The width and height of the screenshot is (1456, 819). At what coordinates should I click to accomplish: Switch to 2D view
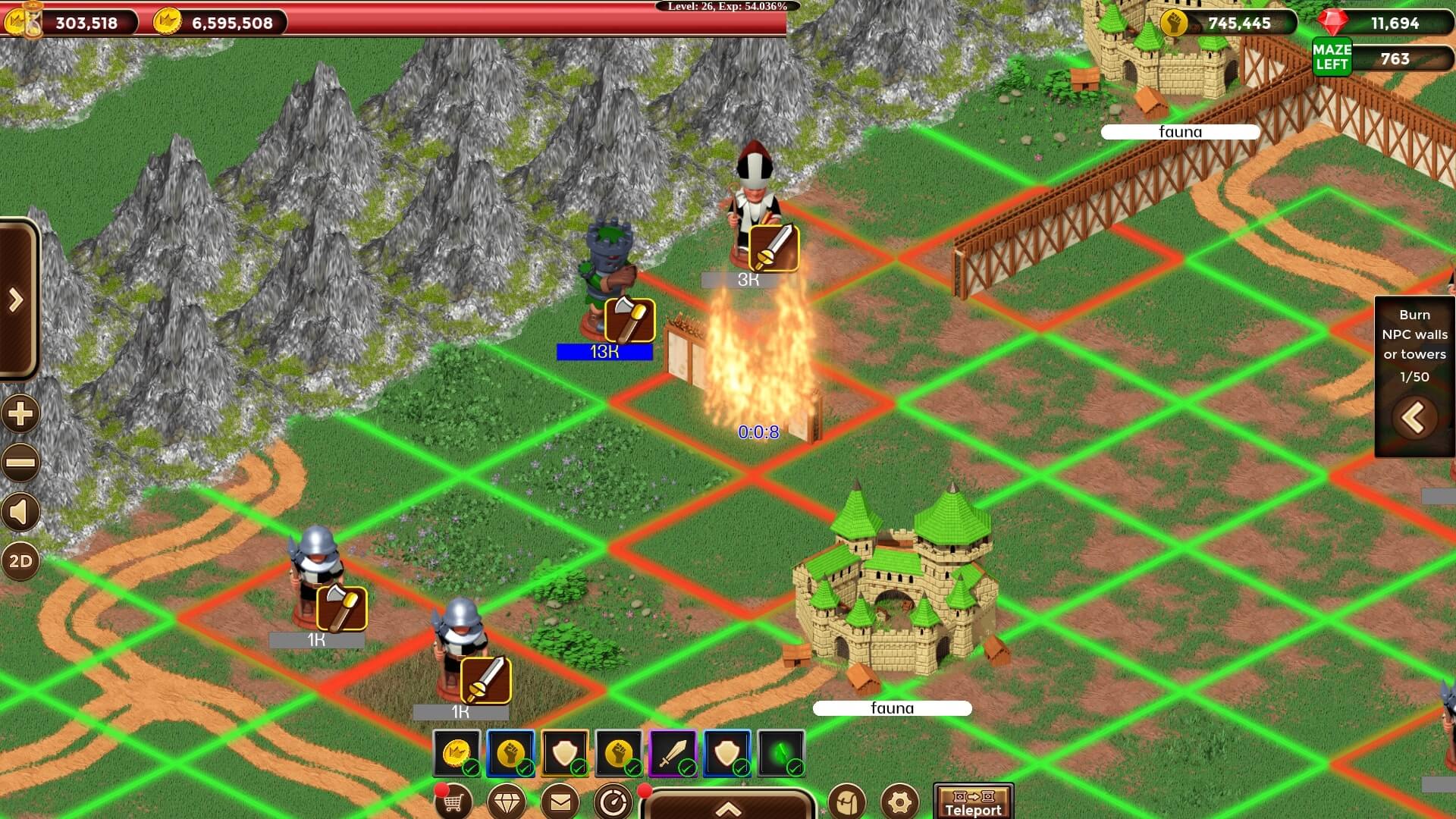coord(20,562)
